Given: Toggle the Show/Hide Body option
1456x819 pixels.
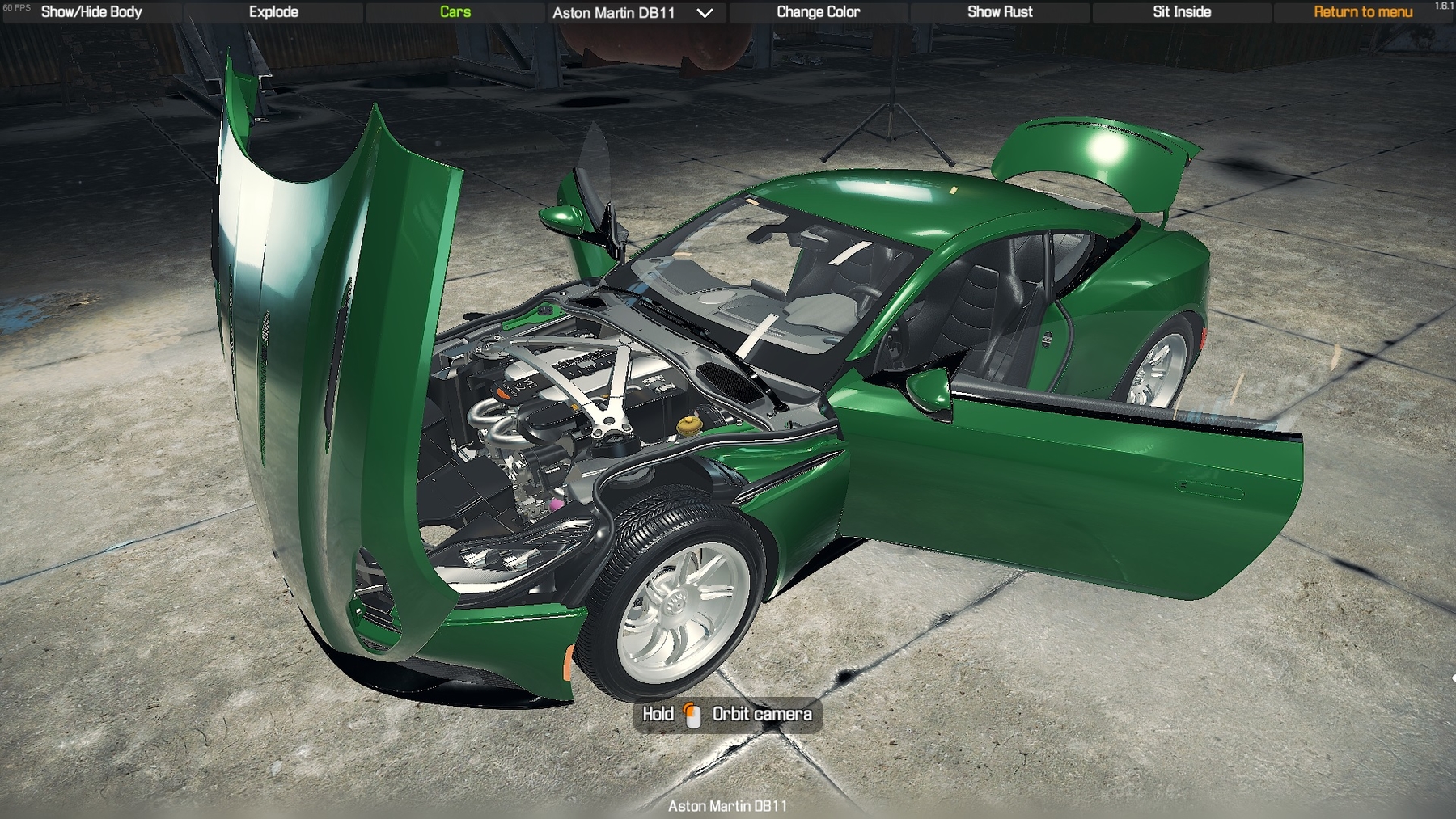Looking at the screenshot, I should (91, 12).
